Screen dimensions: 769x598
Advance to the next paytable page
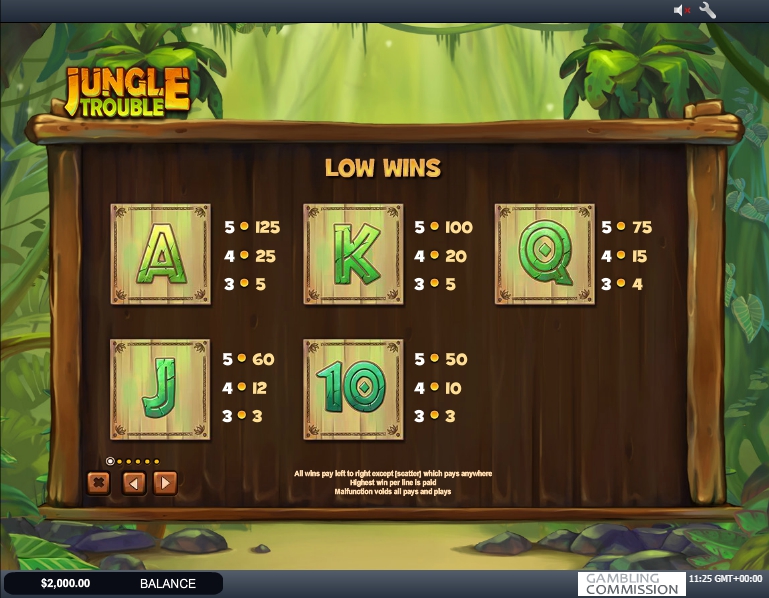coord(165,483)
